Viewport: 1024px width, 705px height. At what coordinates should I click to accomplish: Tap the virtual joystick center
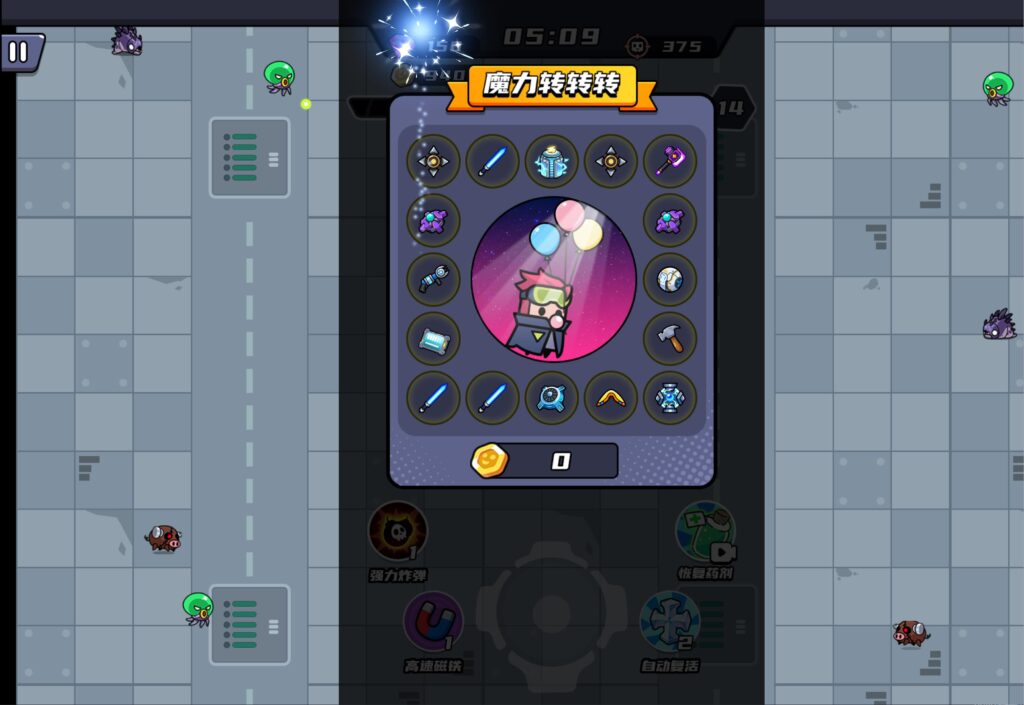pos(549,612)
